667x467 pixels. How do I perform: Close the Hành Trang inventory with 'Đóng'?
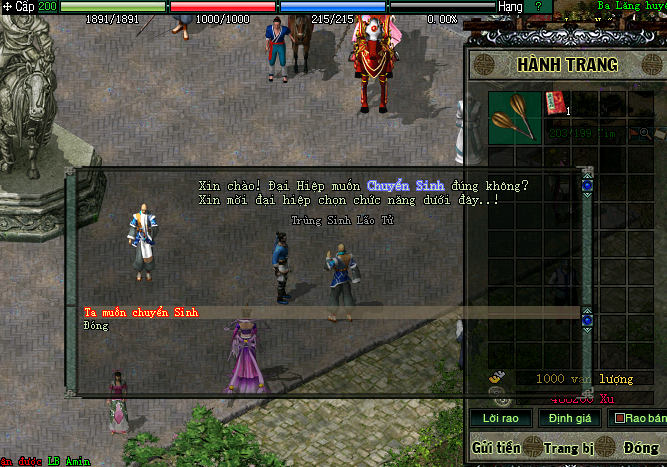point(641,447)
